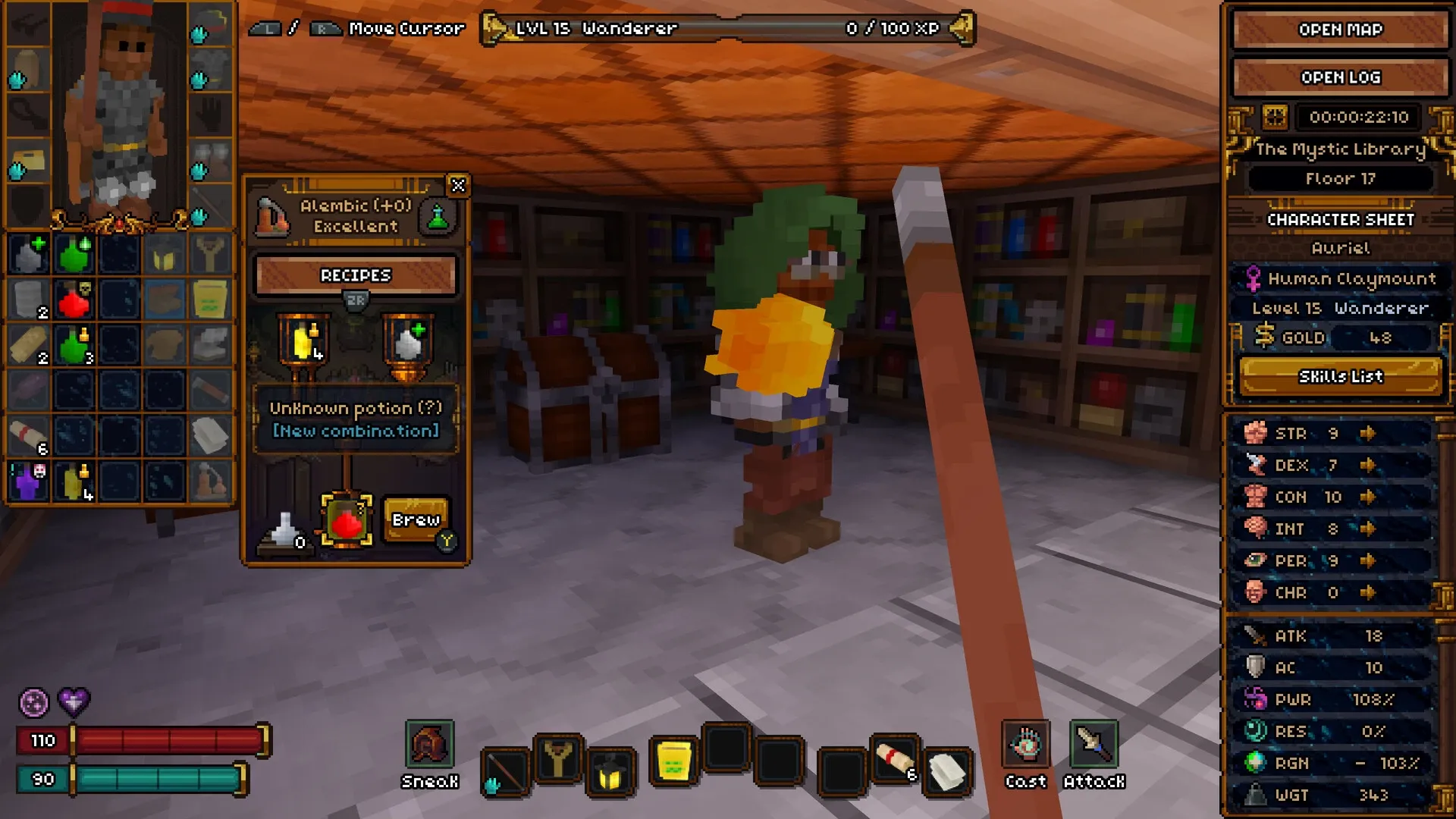Click the arrow next to STR
Image resolution: width=1456 pixels, height=819 pixels.
click(x=1367, y=433)
